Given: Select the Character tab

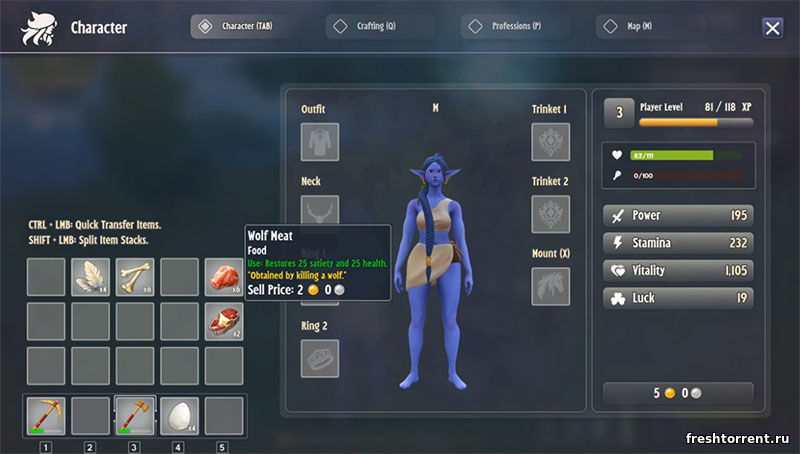Looking at the screenshot, I should pyautogui.click(x=246, y=27).
